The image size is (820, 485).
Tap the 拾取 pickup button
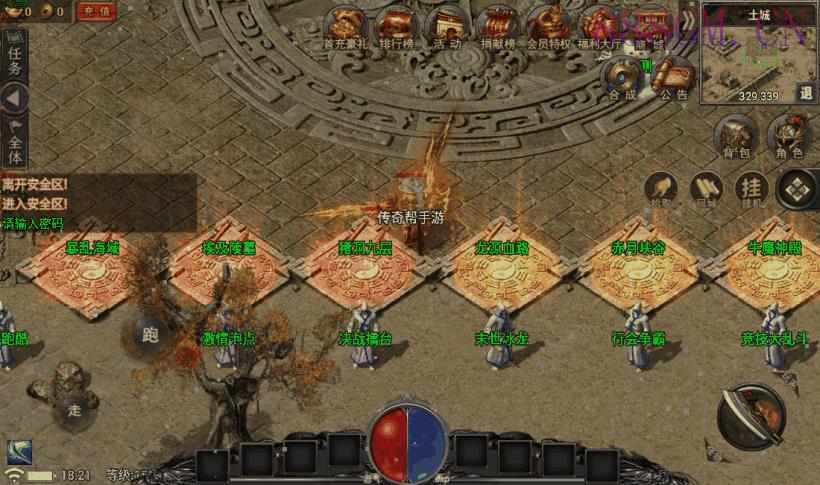coord(661,189)
